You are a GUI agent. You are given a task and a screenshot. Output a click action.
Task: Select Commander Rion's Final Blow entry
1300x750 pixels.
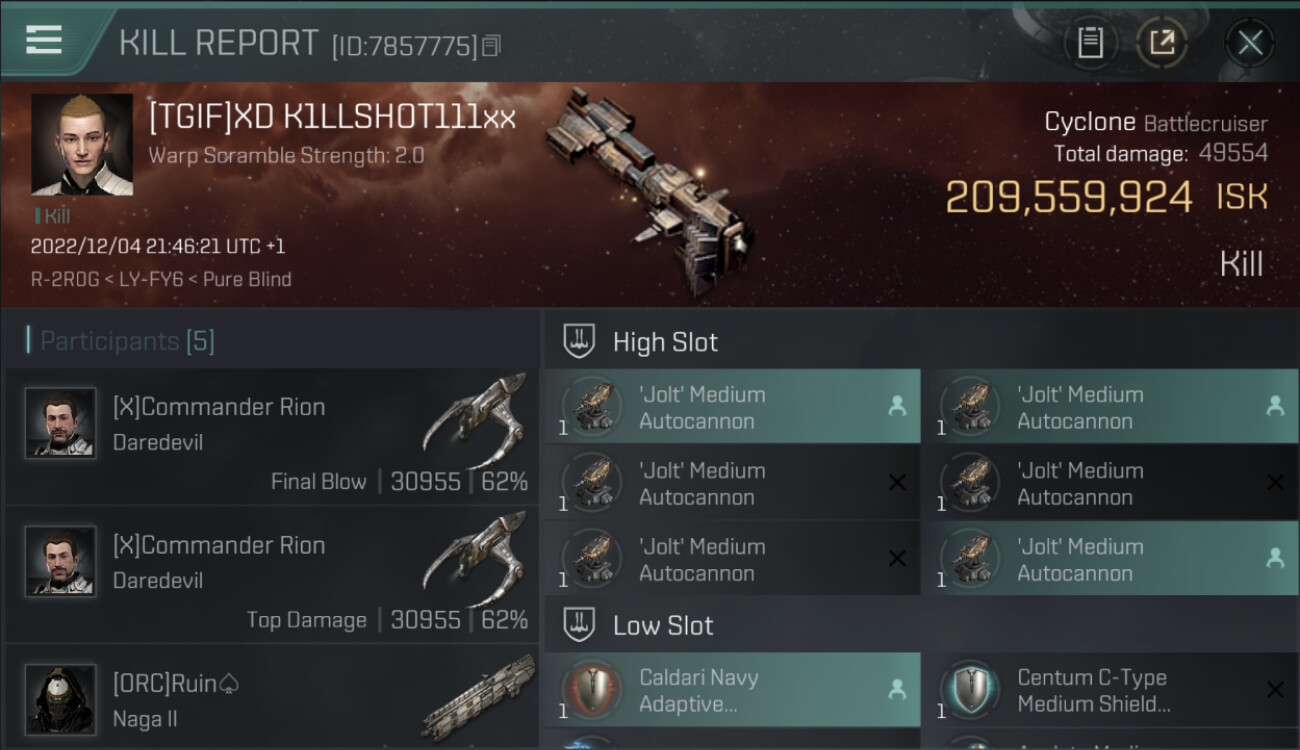272,438
